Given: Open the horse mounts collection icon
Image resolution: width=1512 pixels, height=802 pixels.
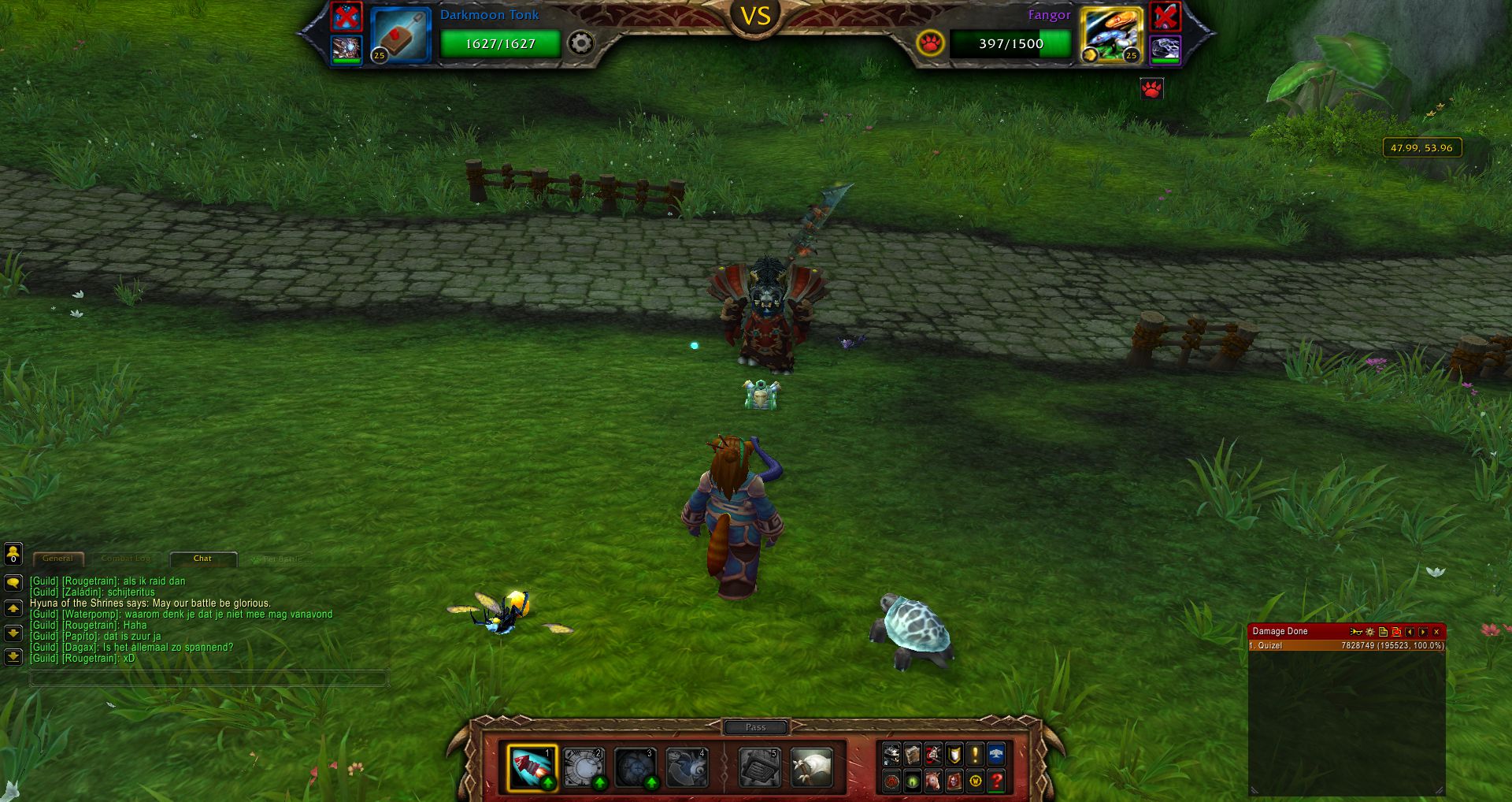Looking at the screenshot, I should point(933,781).
